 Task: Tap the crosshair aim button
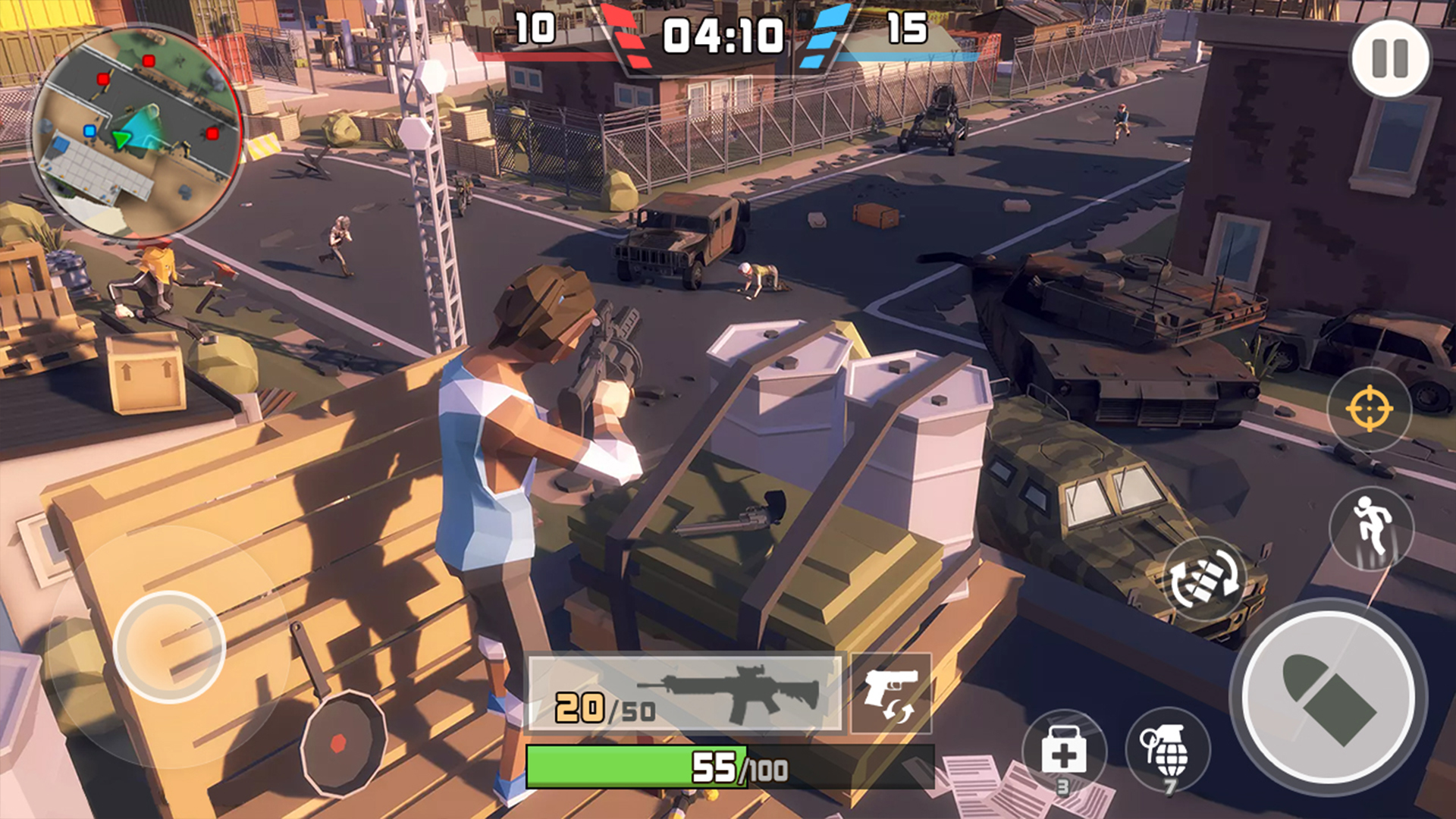(x=1369, y=409)
